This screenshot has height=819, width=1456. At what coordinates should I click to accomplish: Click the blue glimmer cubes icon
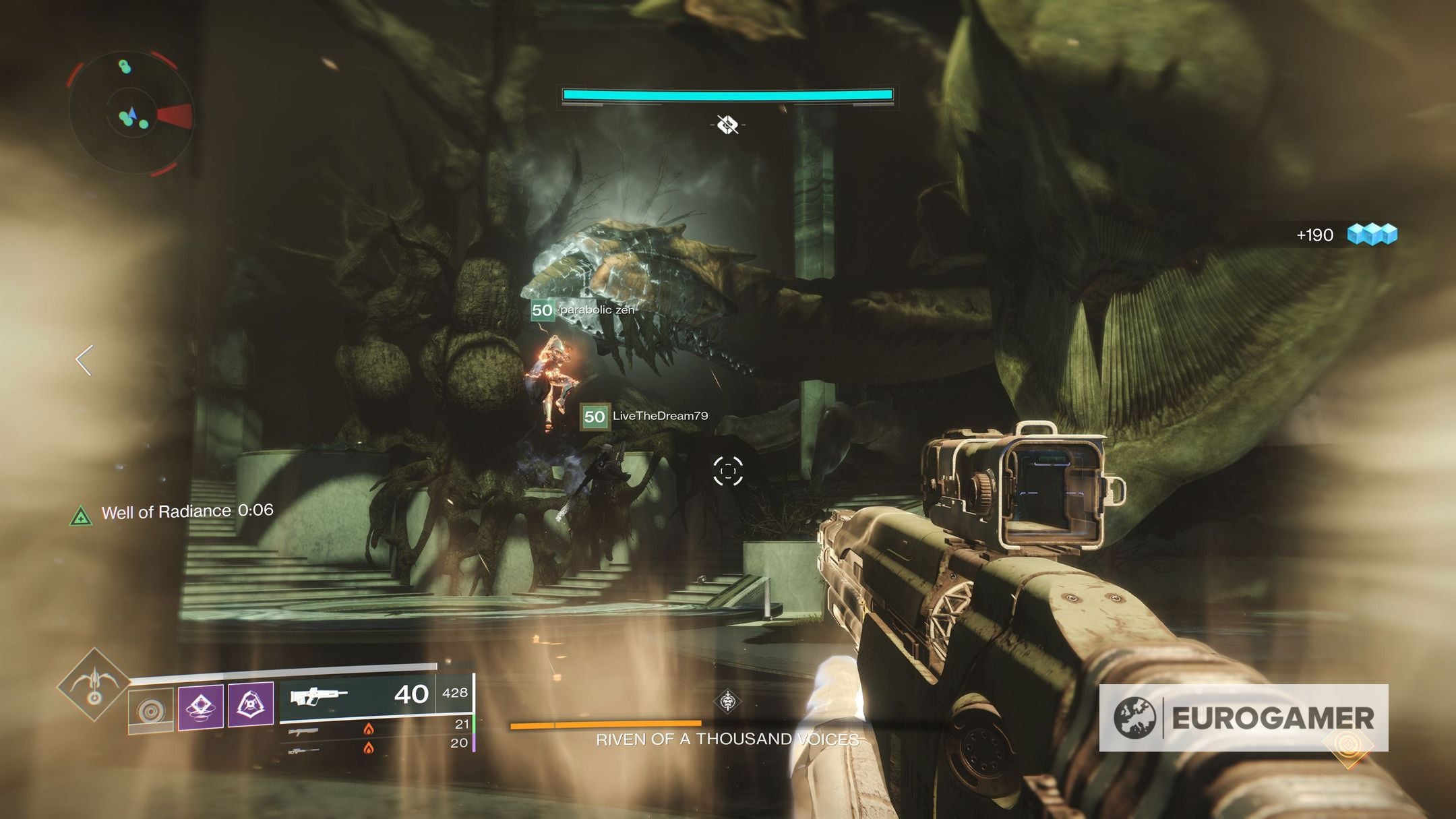click(x=1372, y=235)
